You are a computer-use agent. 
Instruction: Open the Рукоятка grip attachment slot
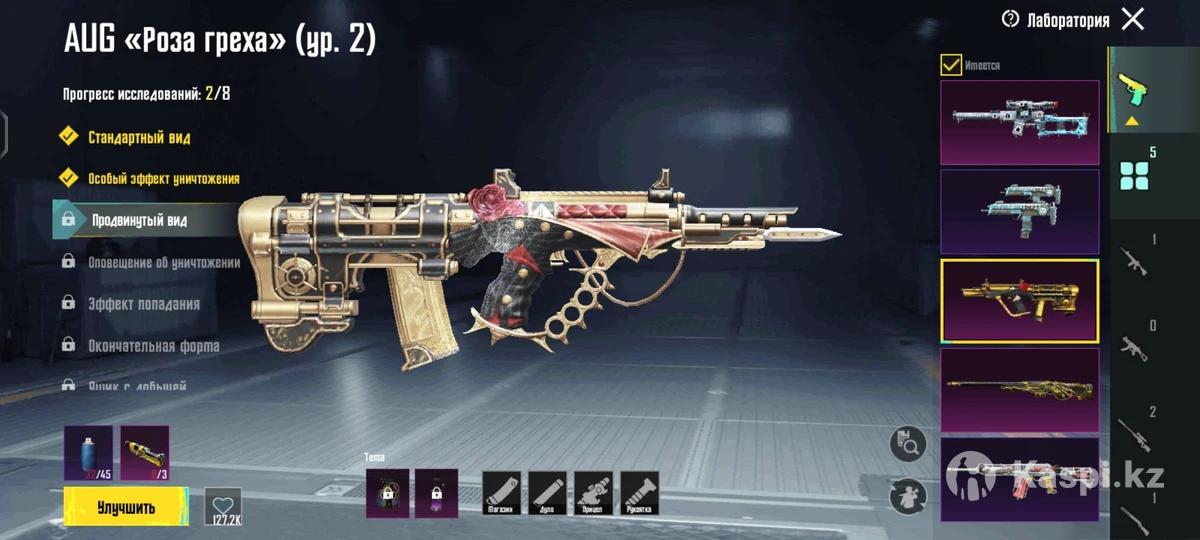(x=639, y=494)
